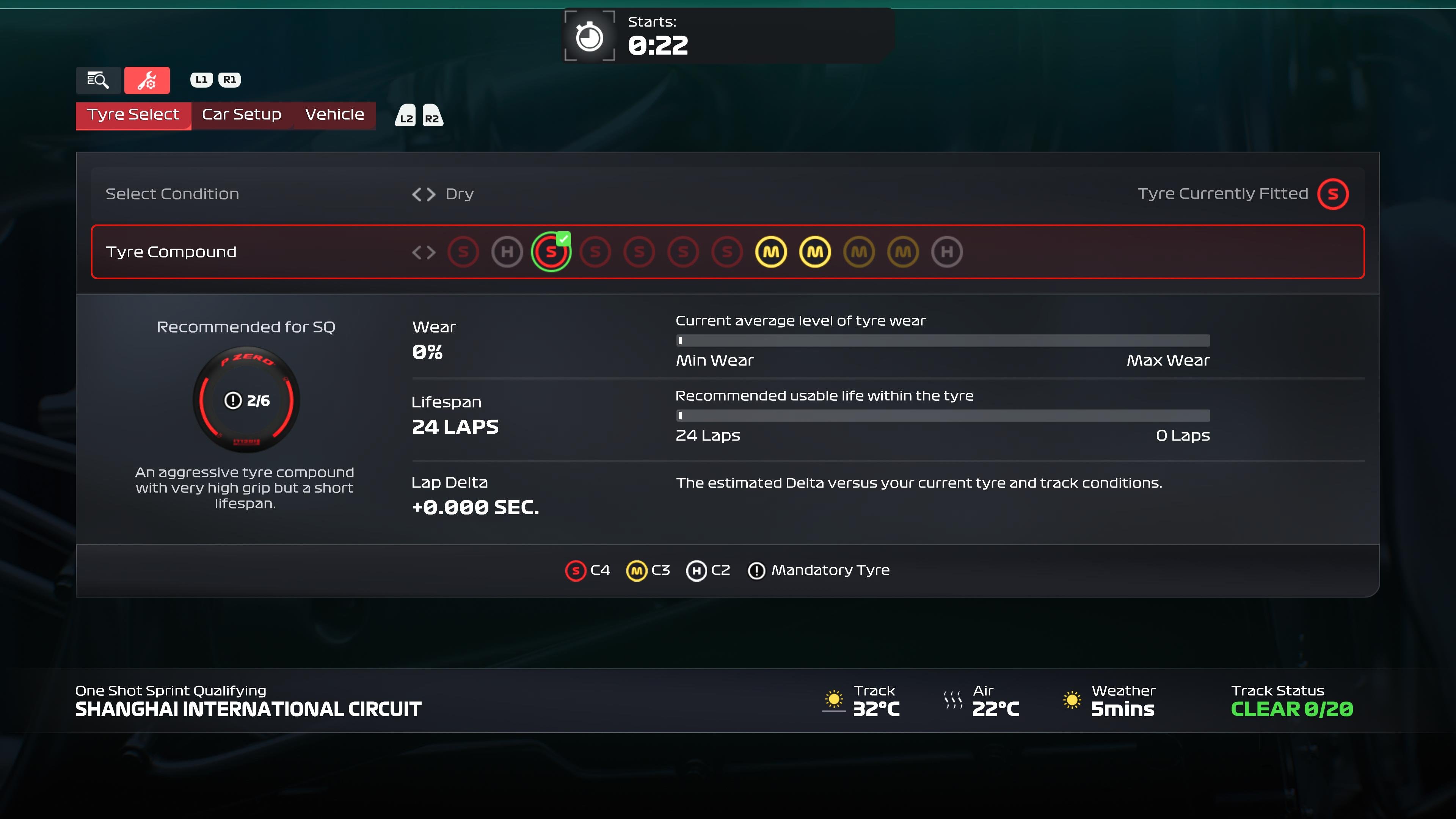
Task: Click the tyre wear progress bar
Action: point(943,340)
